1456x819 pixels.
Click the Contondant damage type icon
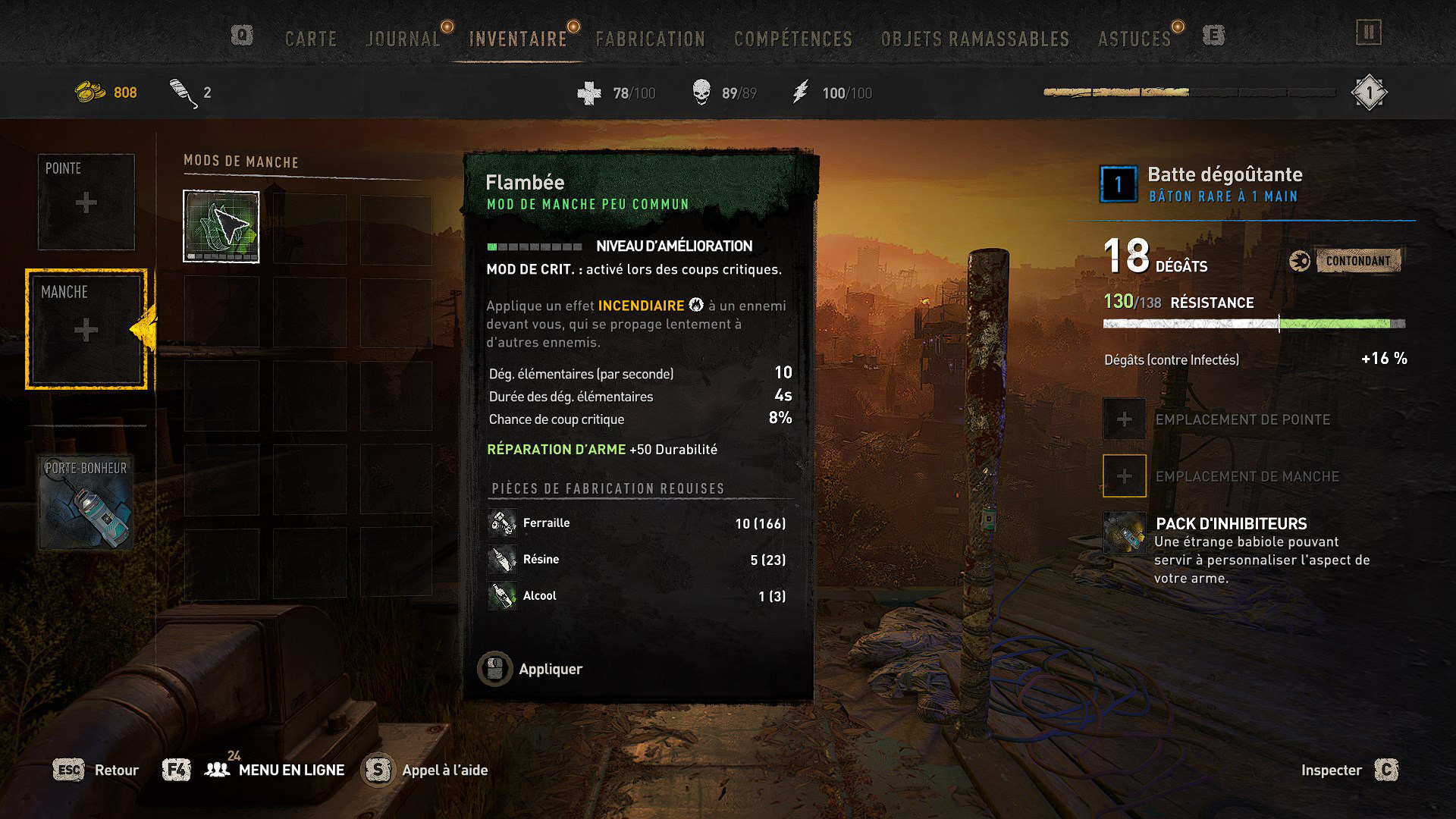tap(1300, 259)
